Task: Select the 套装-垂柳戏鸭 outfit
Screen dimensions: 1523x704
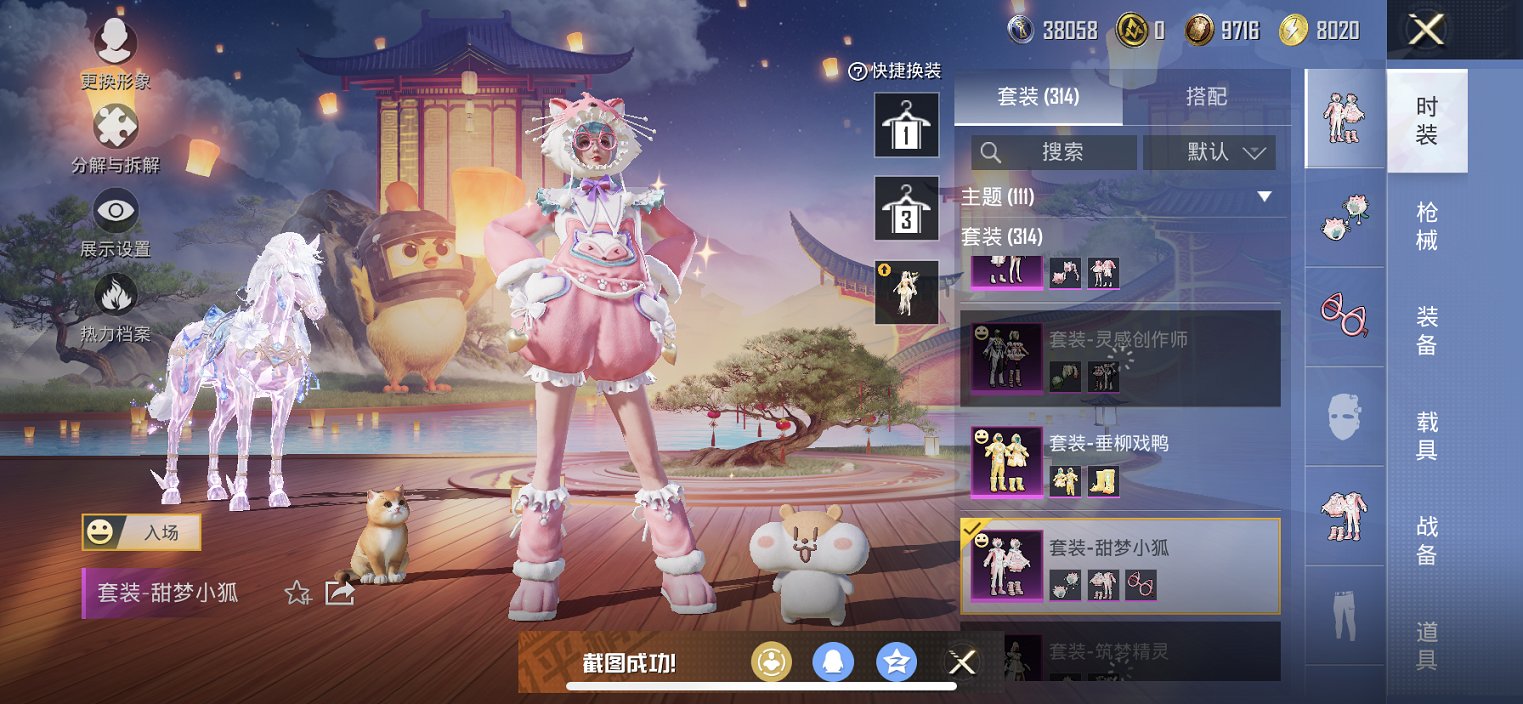Action: click(1120, 462)
